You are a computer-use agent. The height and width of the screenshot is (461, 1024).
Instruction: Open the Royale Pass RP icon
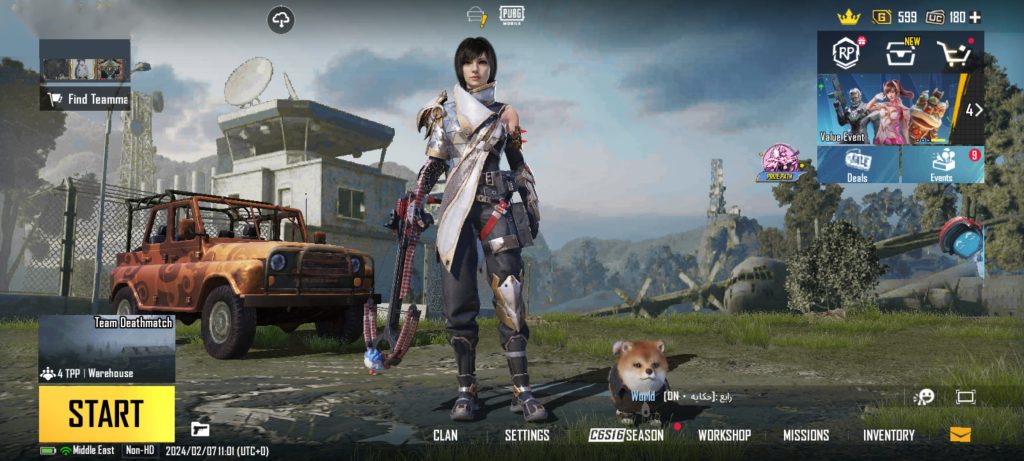847,54
